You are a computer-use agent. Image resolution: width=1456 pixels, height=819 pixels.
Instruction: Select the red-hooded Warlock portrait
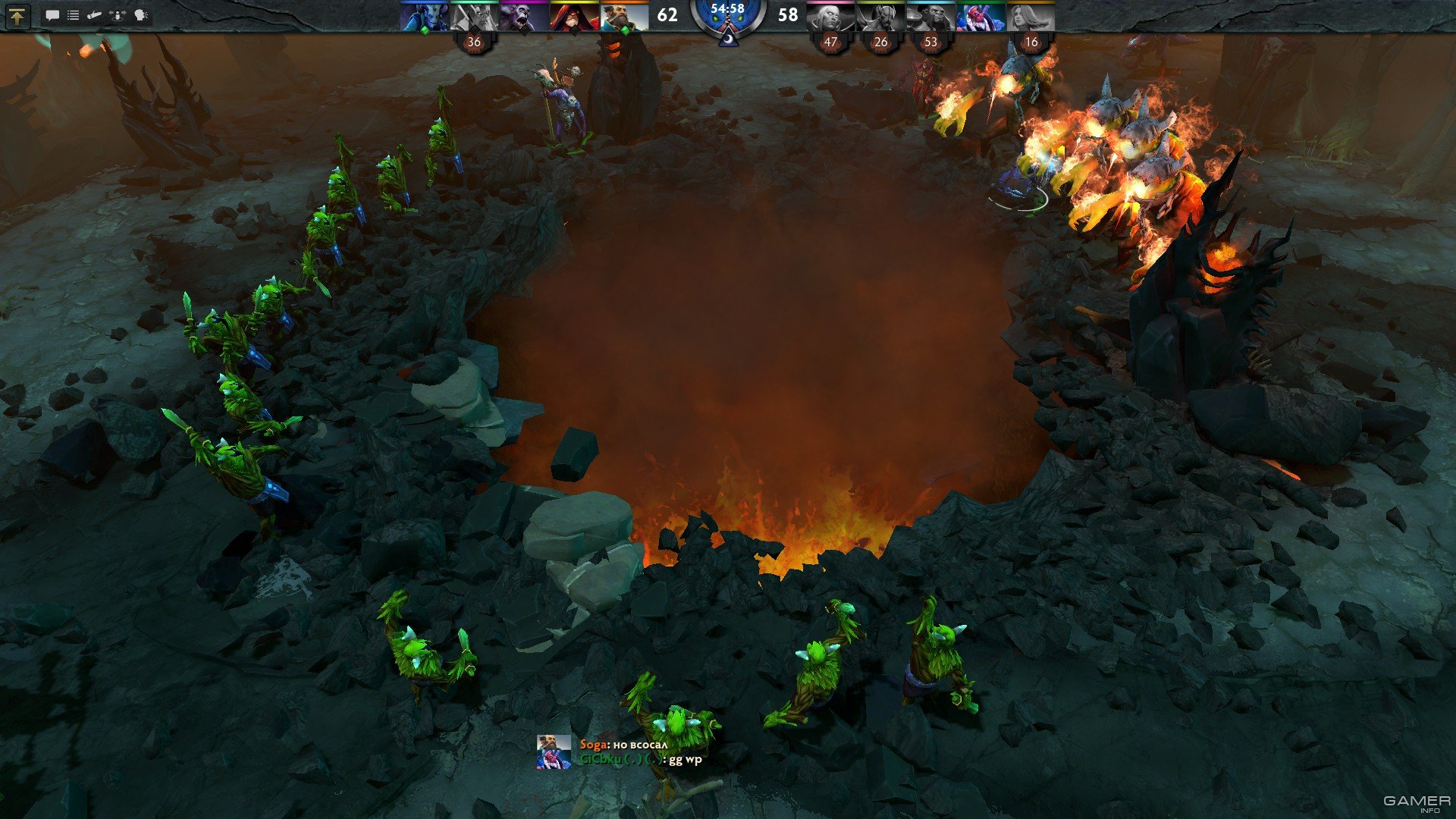(575, 17)
